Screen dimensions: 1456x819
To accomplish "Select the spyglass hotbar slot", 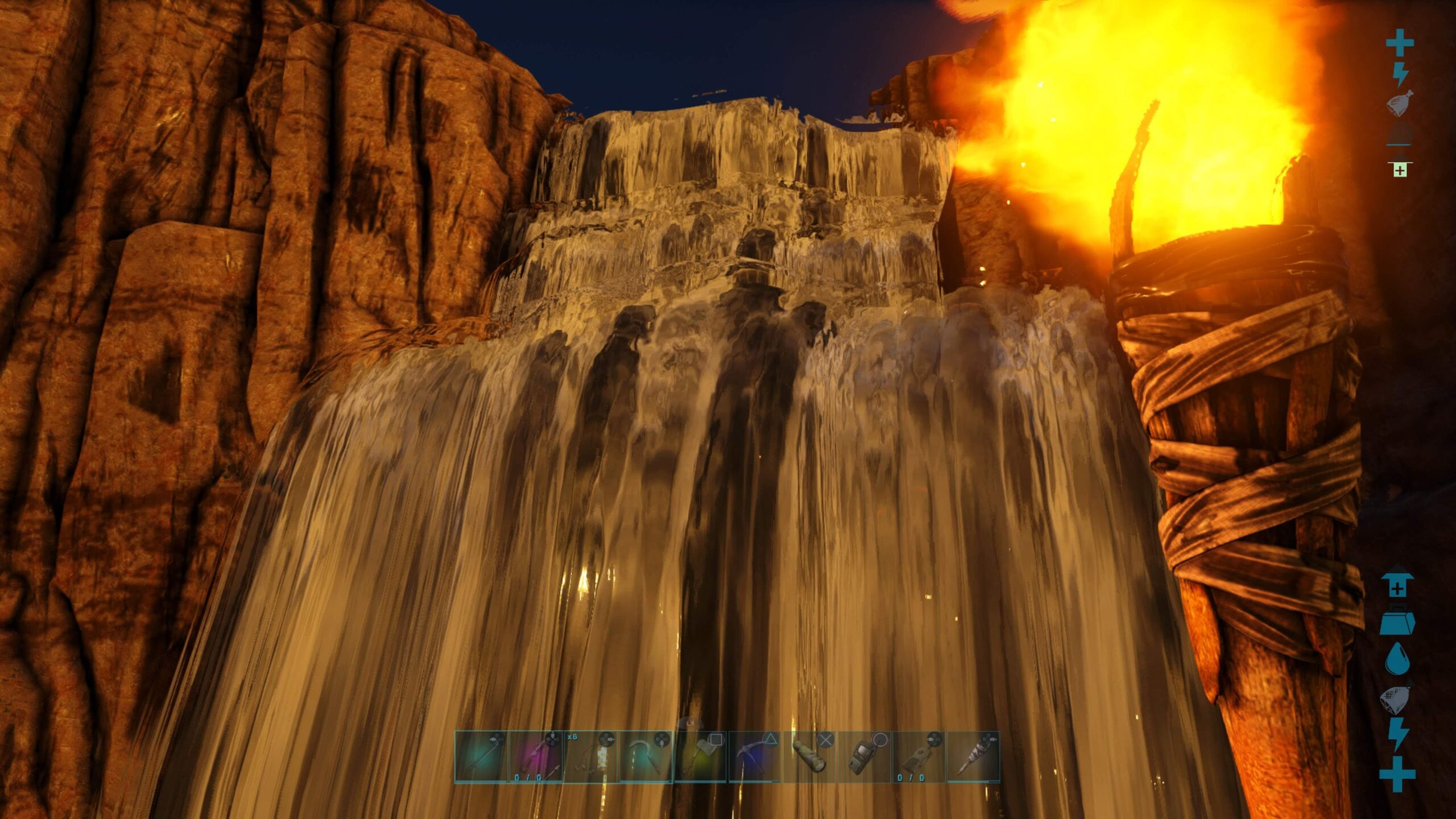I will [x=809, y=757].
